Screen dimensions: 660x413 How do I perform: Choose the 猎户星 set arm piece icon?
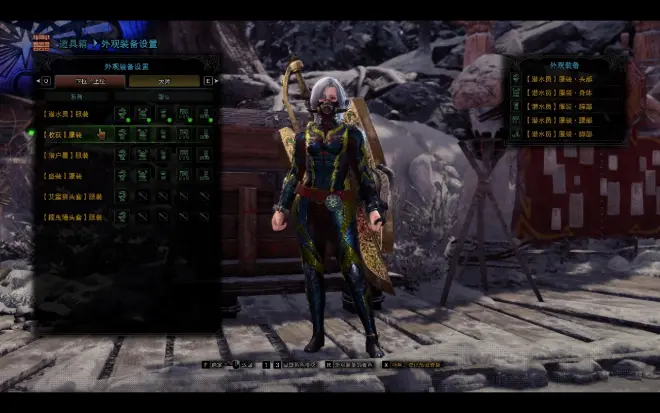163,155
